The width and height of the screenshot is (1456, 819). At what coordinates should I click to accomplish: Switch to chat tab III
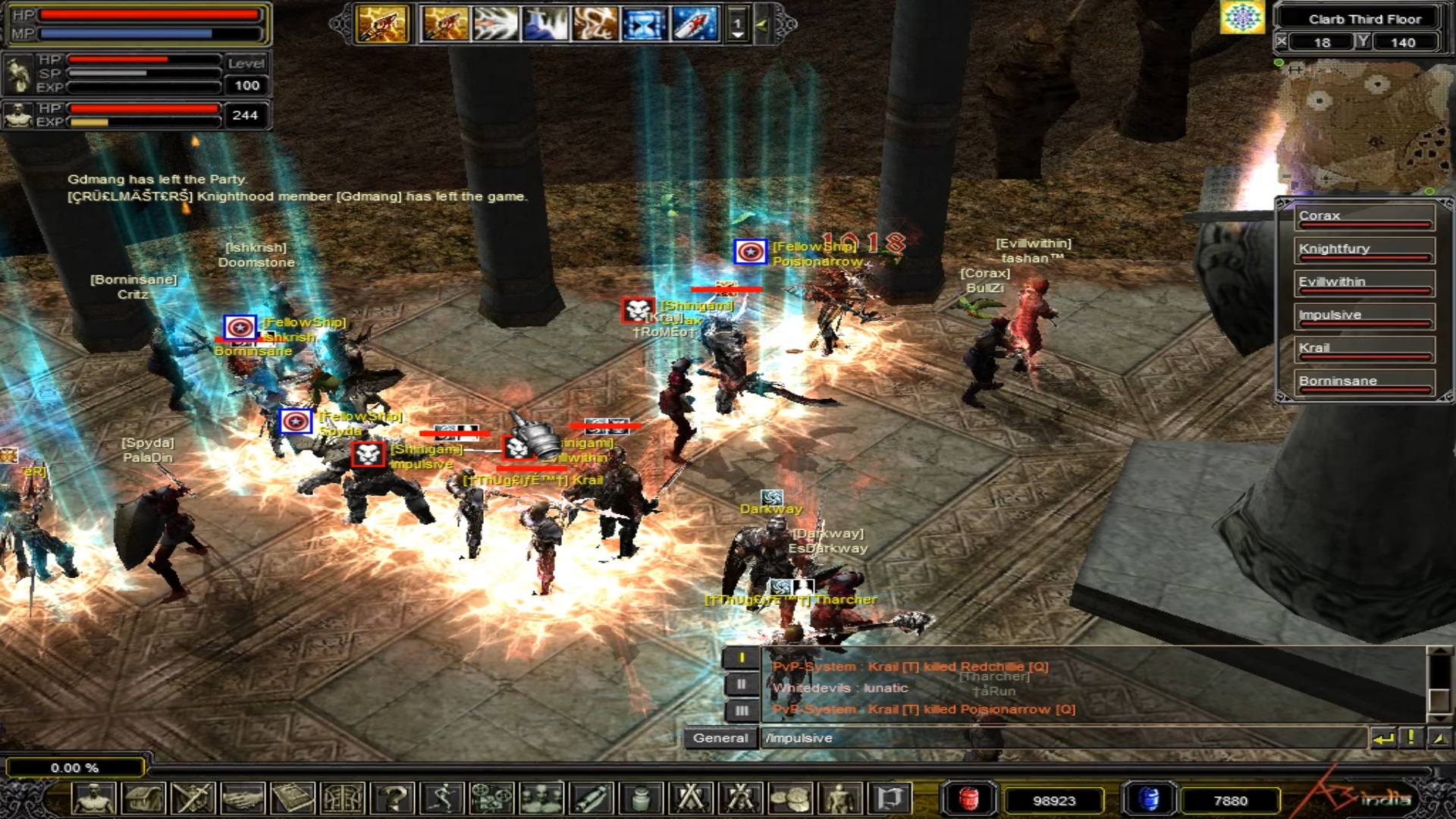click(x=741, y=711)
